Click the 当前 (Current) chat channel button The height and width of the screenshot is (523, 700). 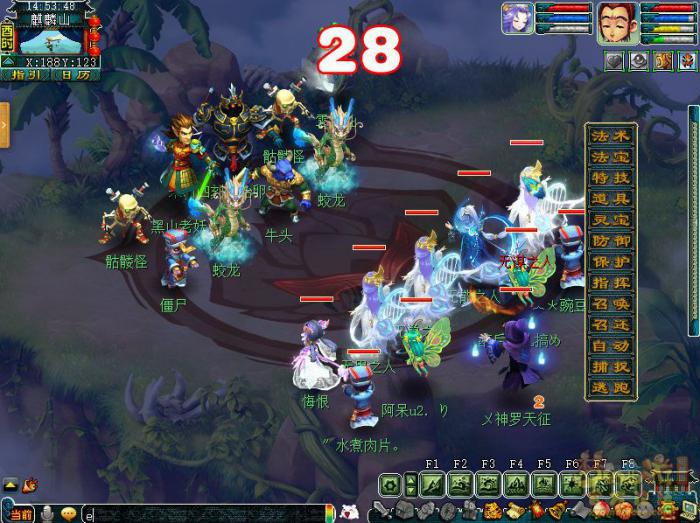click(x=21, y=514)
